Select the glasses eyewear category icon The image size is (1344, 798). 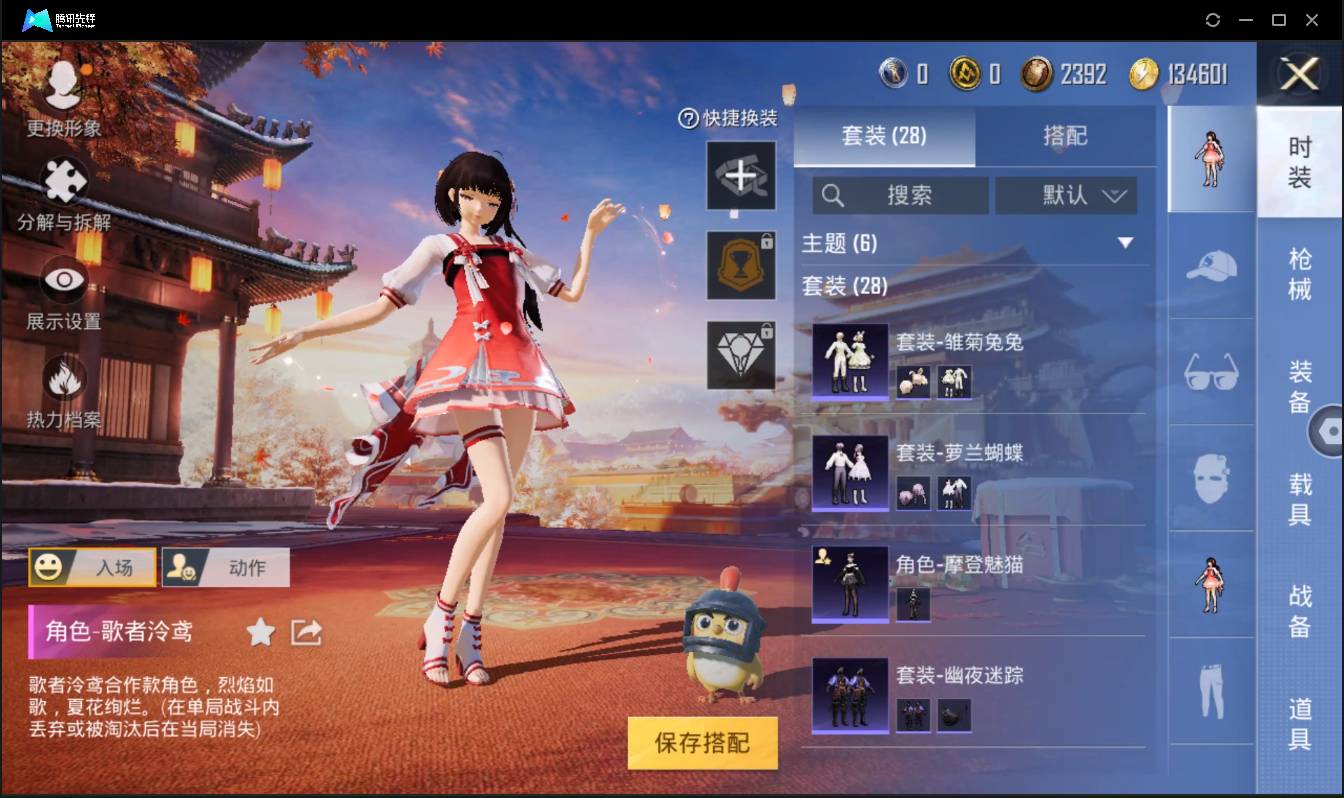pyautogui.click(x=1211, y=372)
